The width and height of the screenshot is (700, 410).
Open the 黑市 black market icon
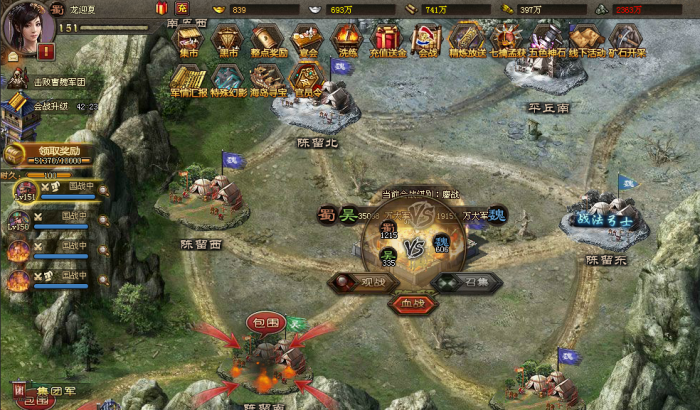[228, 41]
